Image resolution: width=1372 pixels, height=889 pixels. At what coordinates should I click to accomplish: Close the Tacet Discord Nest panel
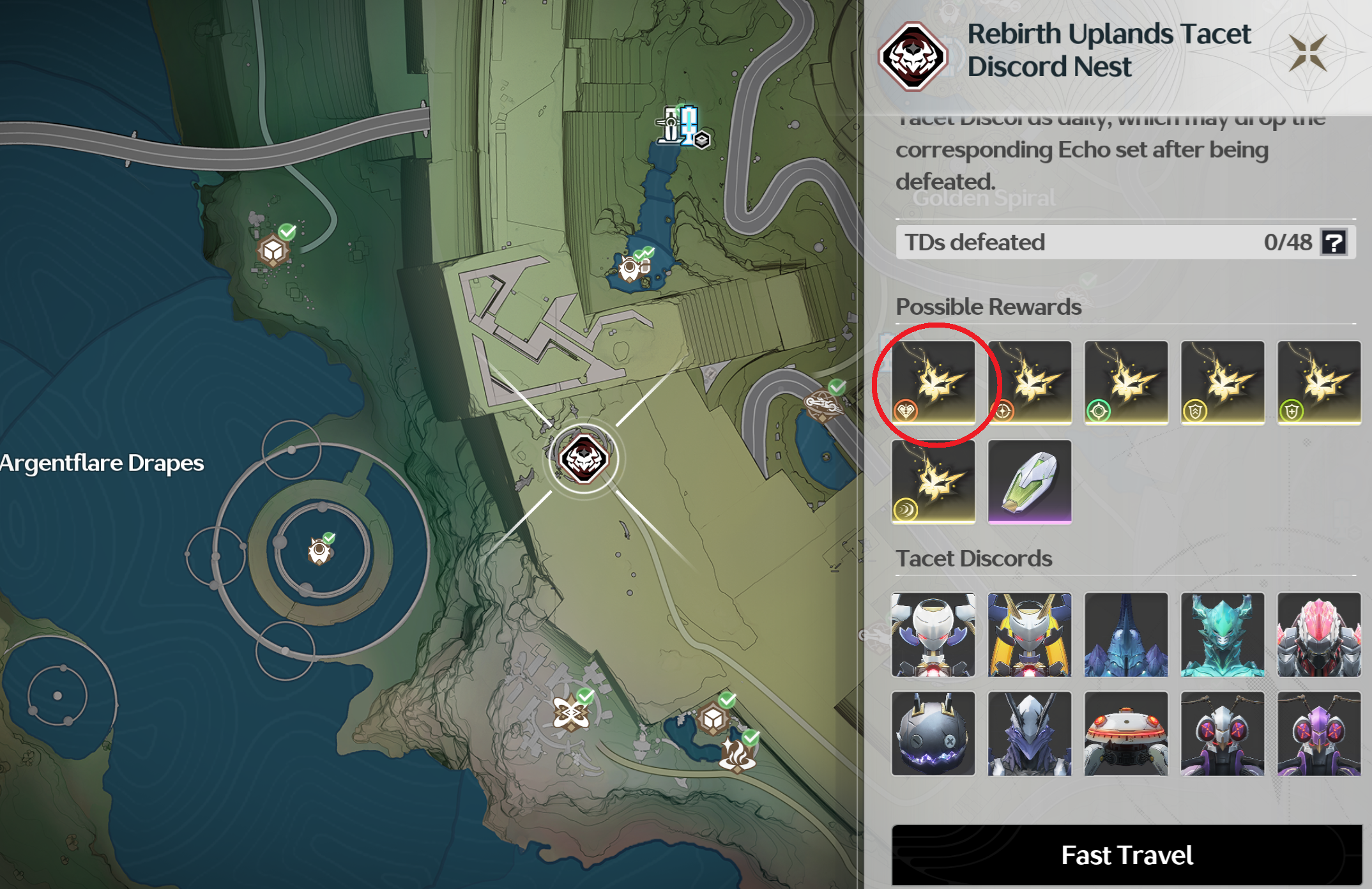(1307, 52)
